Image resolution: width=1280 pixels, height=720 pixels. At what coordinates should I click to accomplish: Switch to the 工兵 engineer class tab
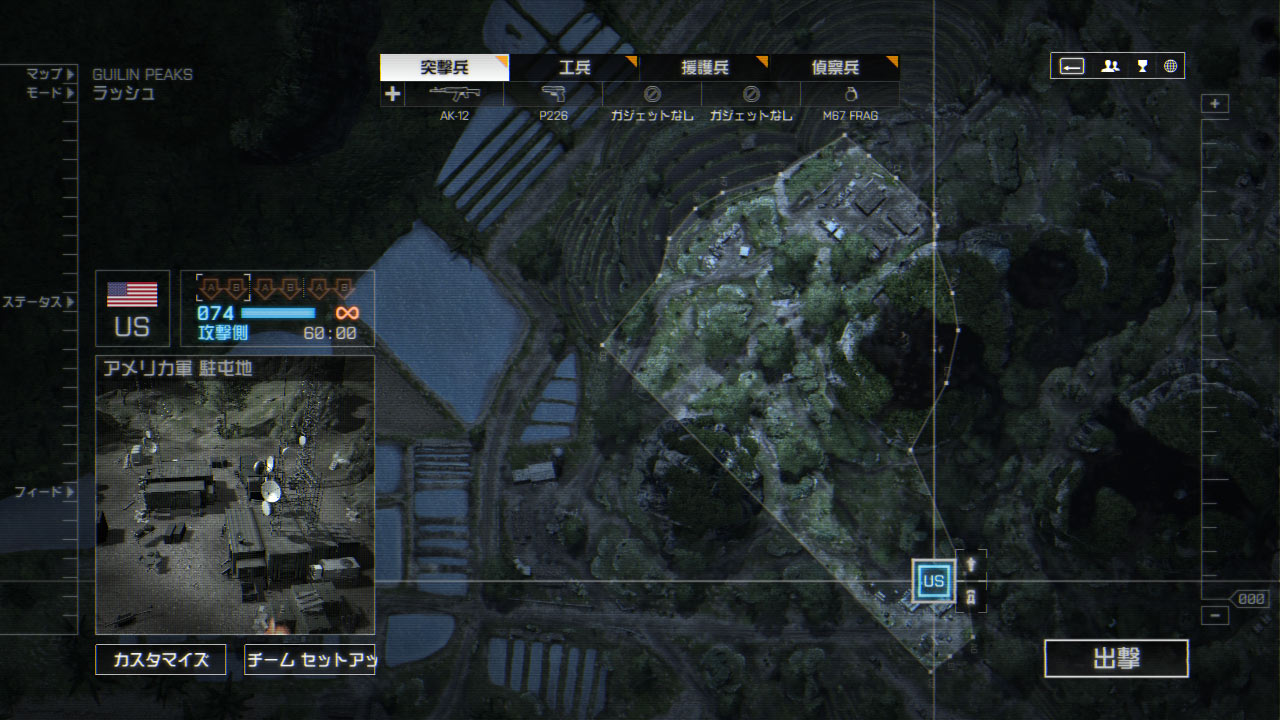(574, 68)
